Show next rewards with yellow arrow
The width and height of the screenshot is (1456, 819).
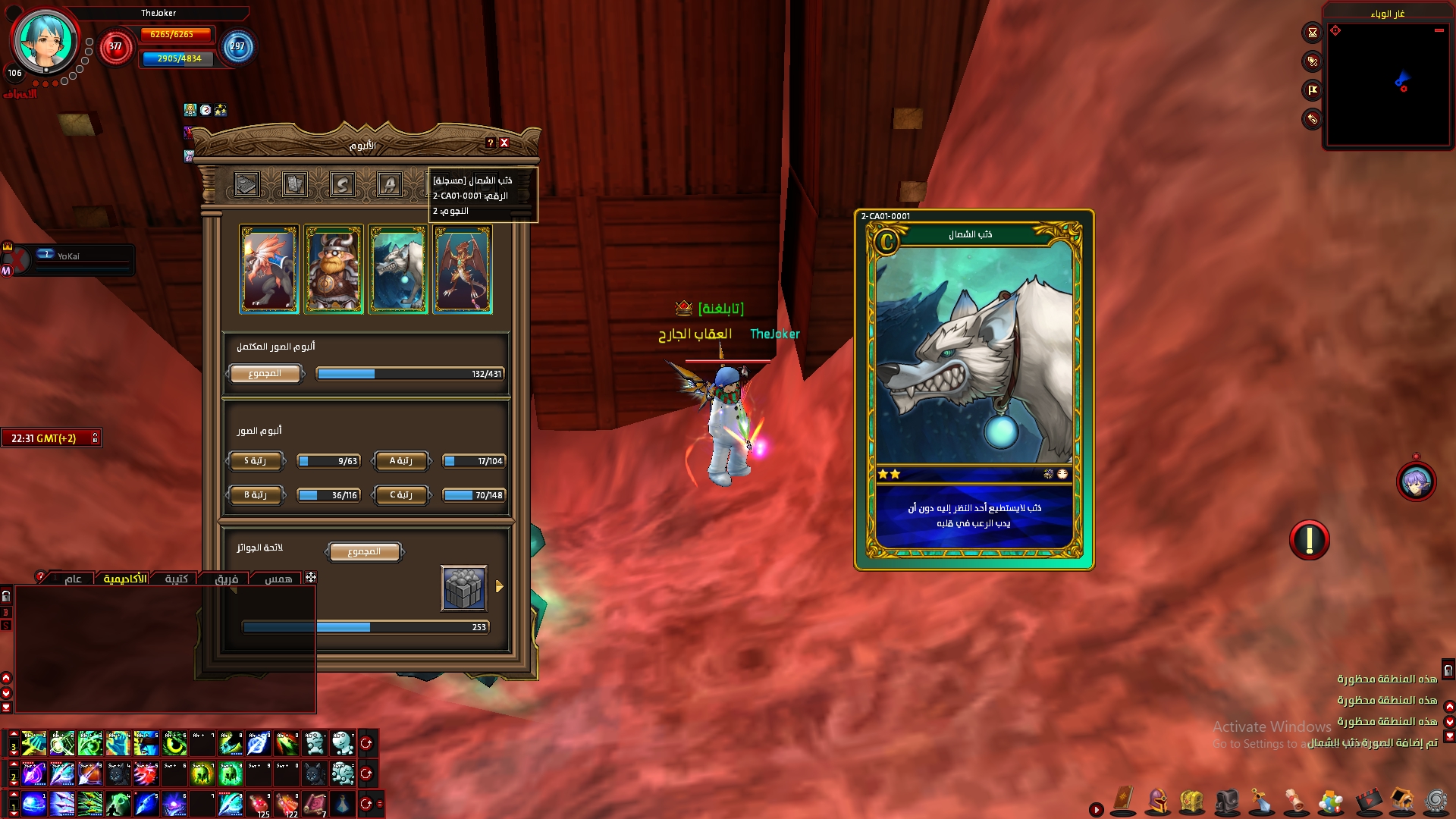pos(500,586)
